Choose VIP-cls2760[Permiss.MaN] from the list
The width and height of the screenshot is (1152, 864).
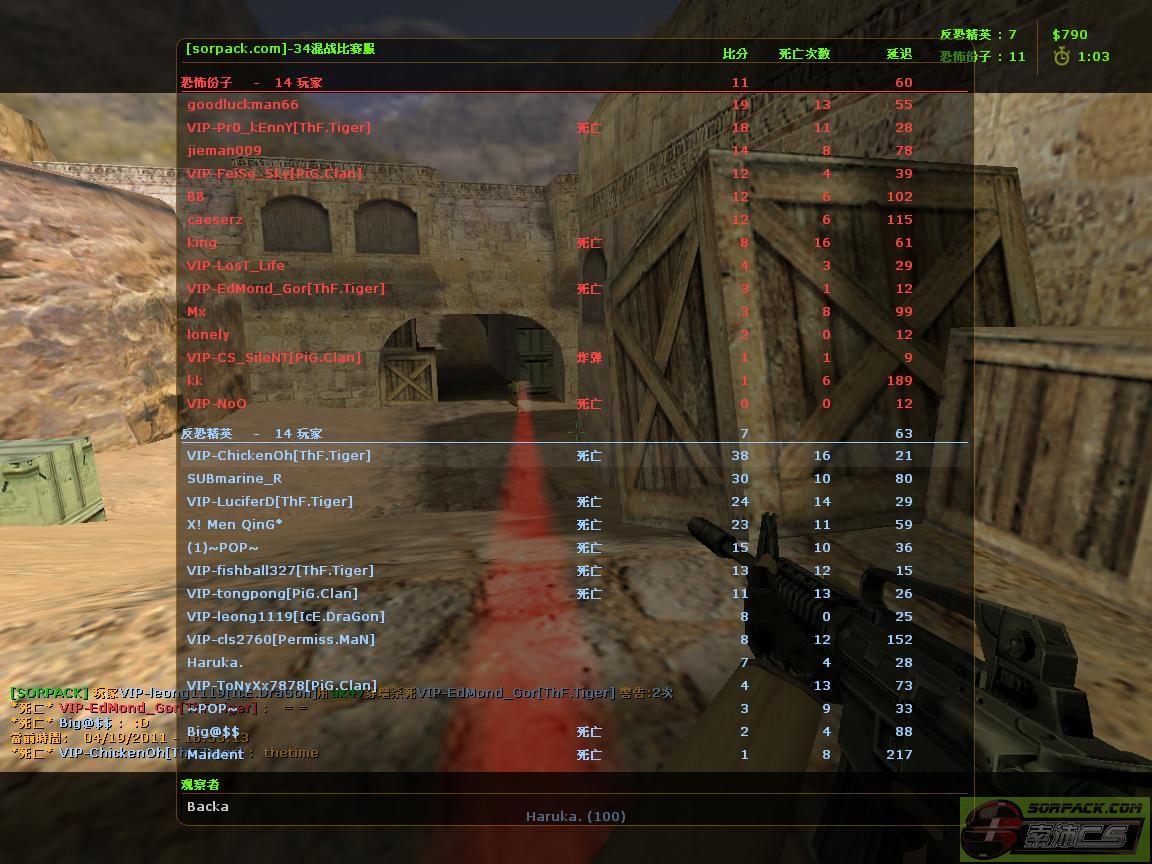[280, 640]
